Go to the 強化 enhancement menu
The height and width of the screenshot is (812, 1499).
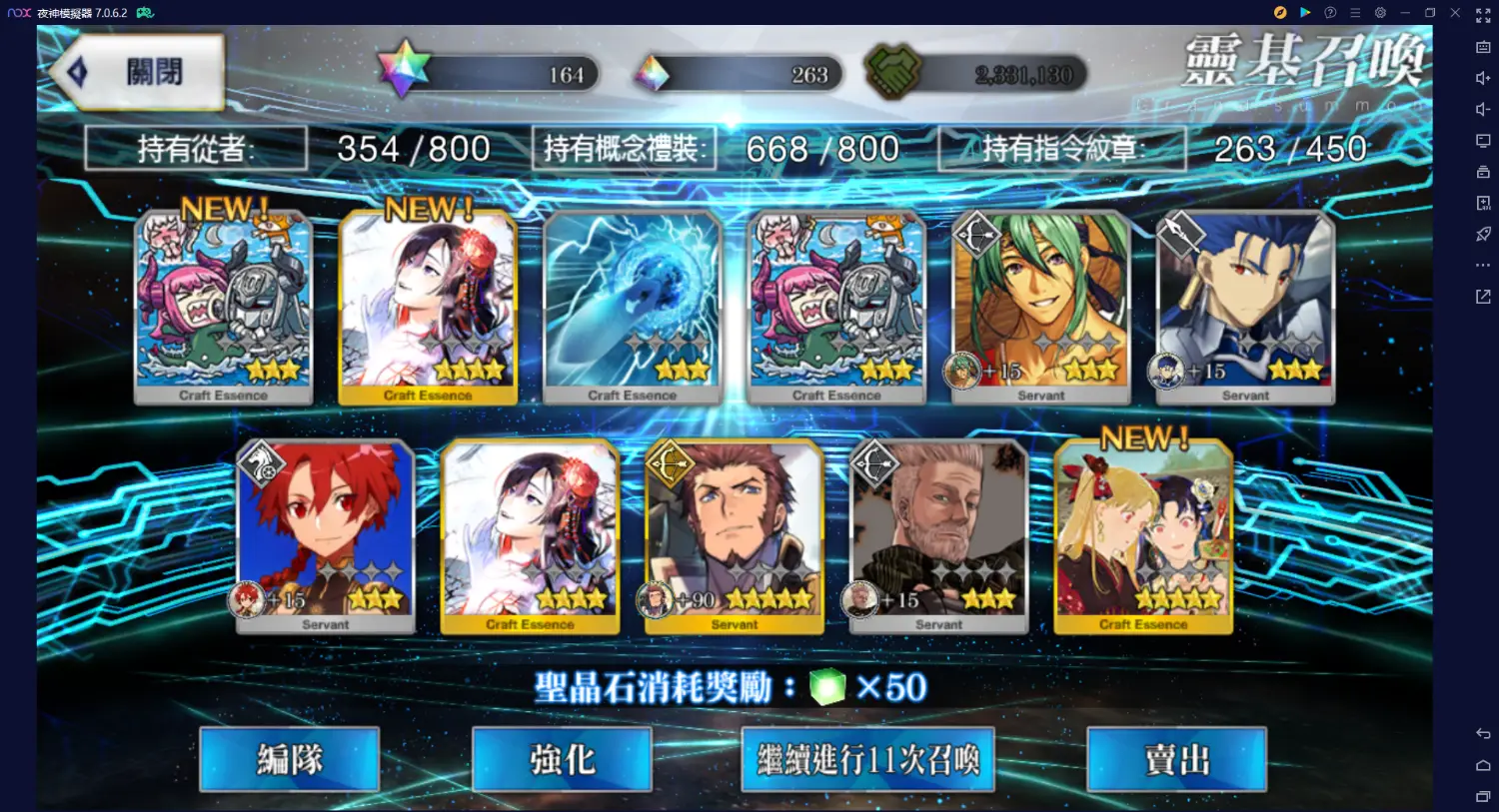pos(562,760)
